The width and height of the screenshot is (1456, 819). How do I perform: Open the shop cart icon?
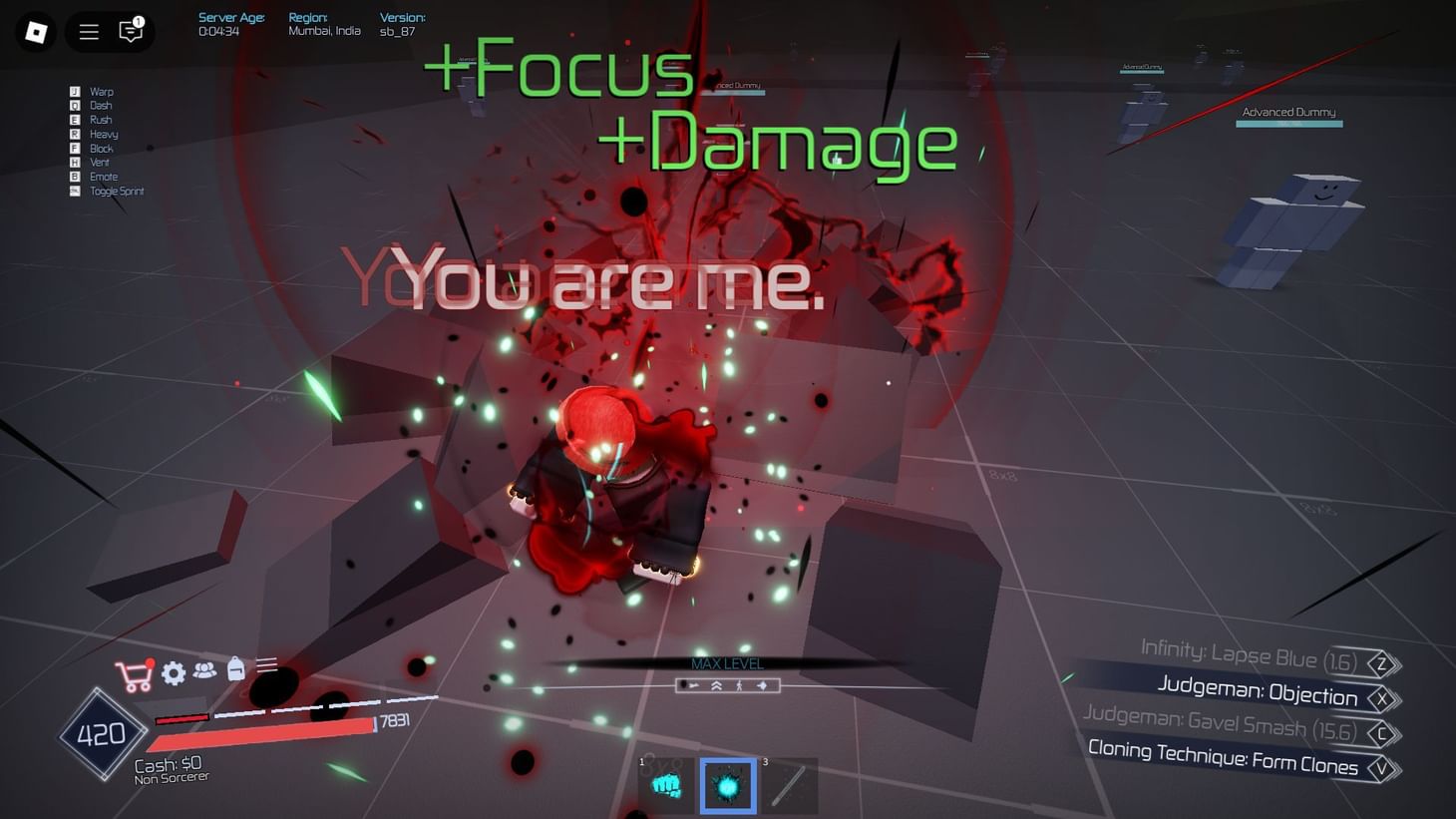coord(136,673)
